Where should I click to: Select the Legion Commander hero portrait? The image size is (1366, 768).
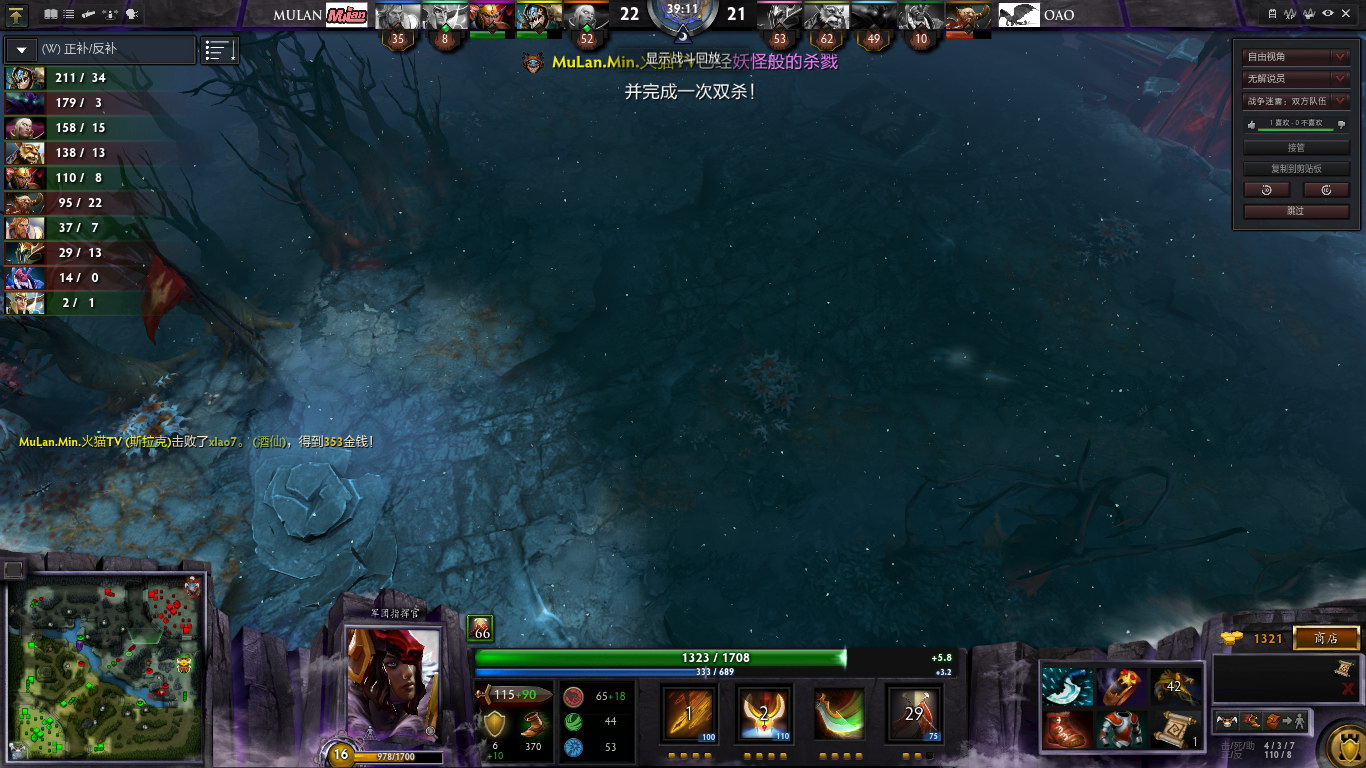(392, 686)
